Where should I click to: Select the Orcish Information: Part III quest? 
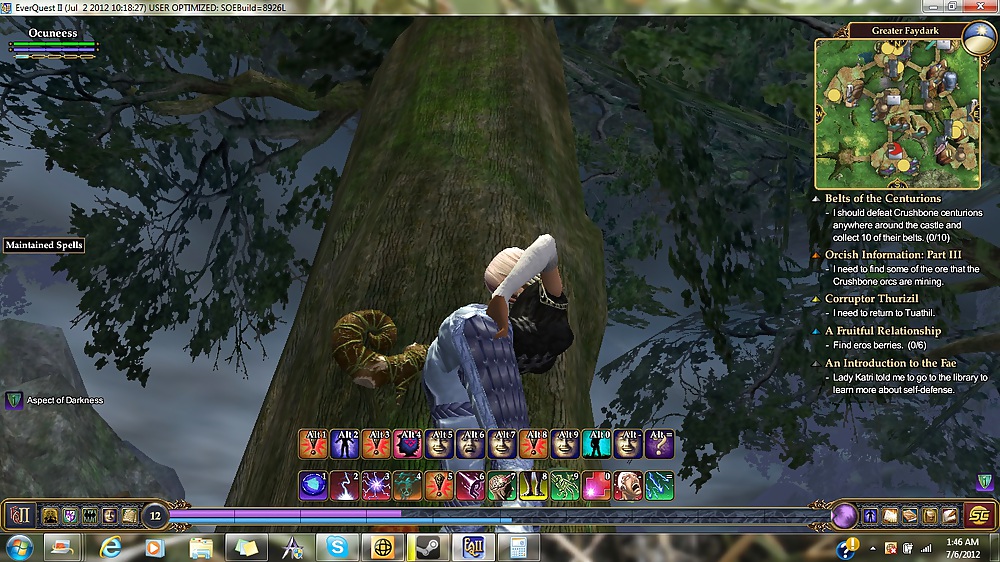[x=884, y=254]
